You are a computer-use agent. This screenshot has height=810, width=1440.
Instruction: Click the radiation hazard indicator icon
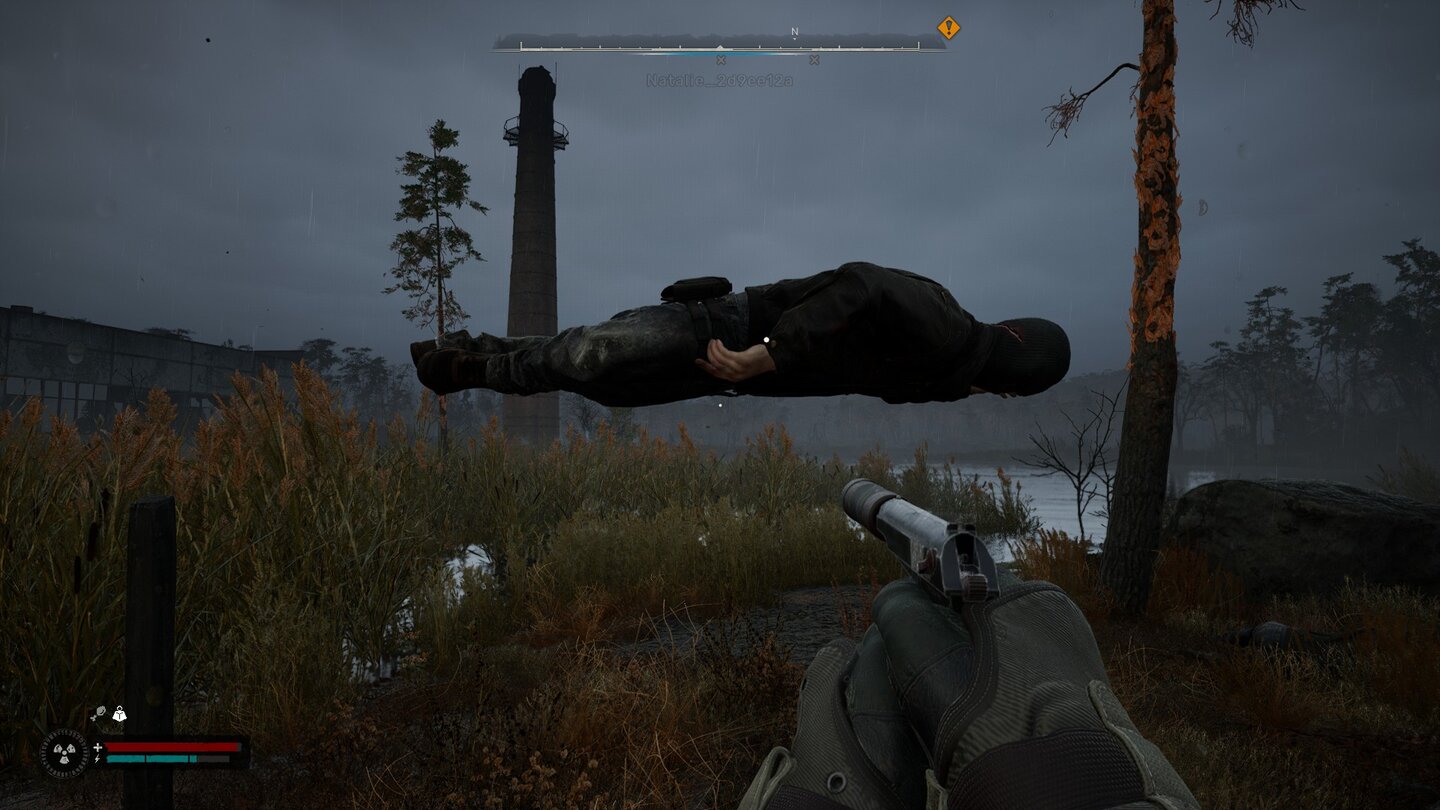point(64,752)
